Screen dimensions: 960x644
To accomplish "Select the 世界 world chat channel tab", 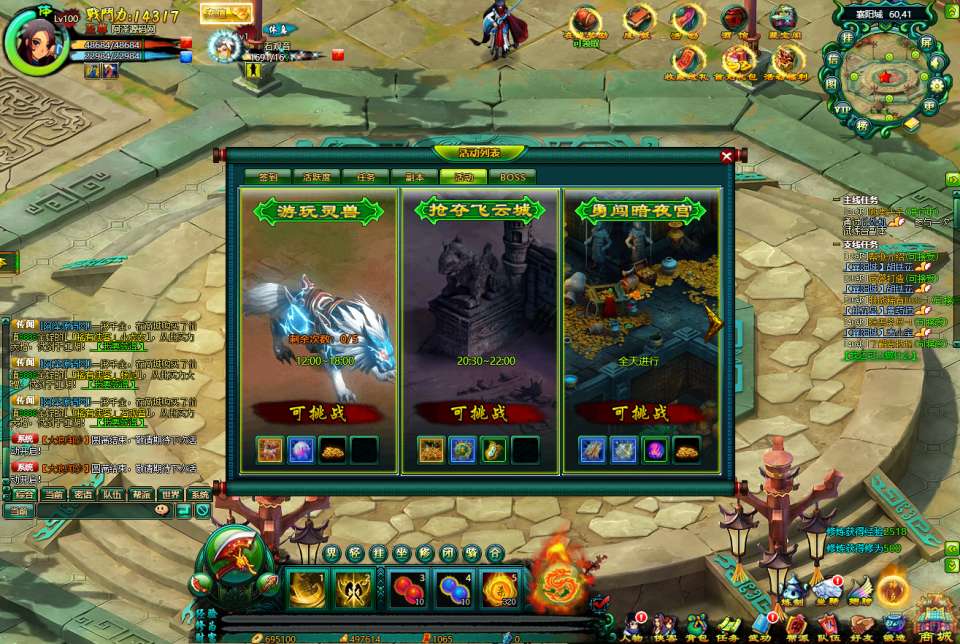I will click(x=171, y=494).
